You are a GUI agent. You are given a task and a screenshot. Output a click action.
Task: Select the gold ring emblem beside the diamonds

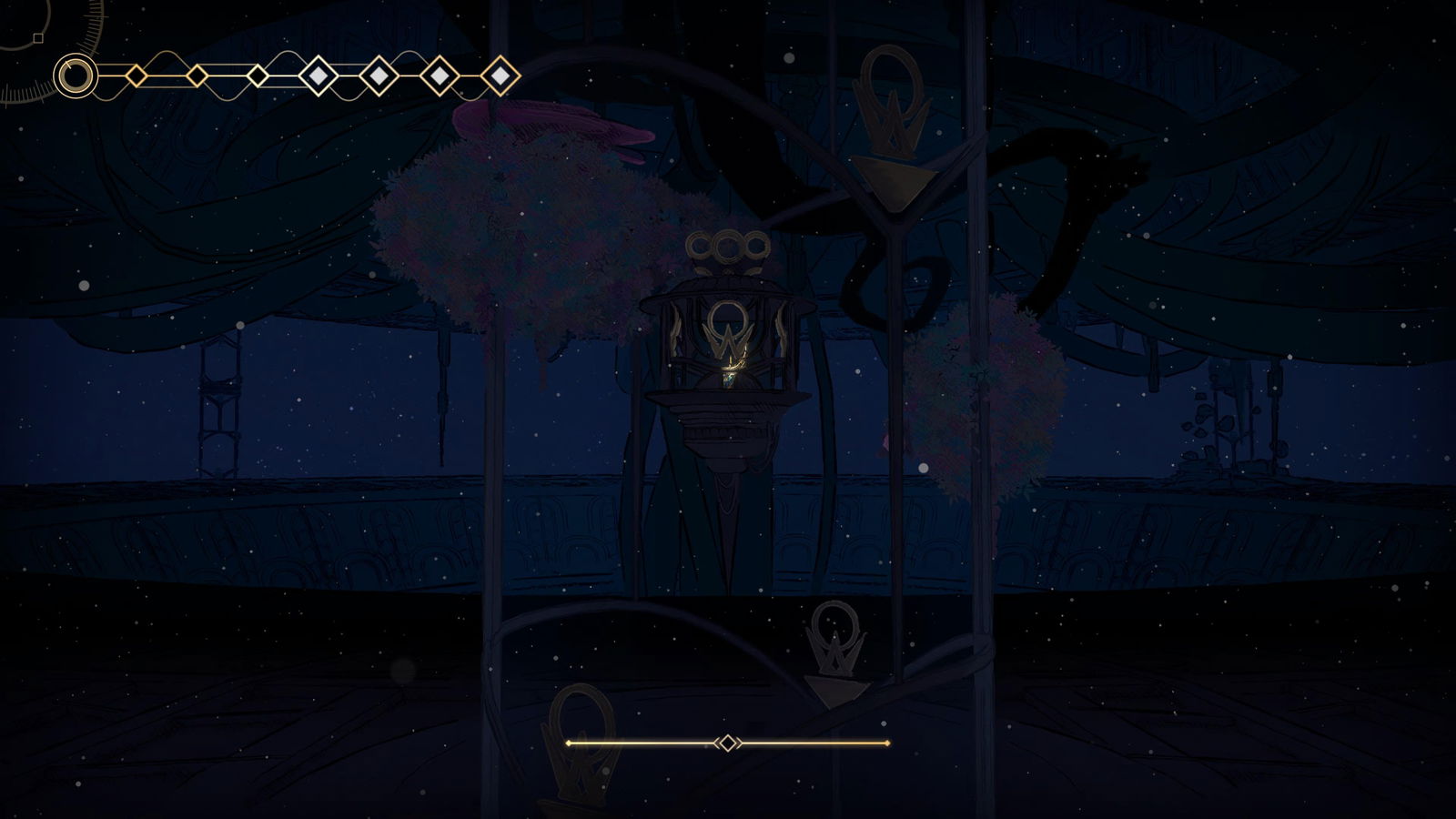76,76
